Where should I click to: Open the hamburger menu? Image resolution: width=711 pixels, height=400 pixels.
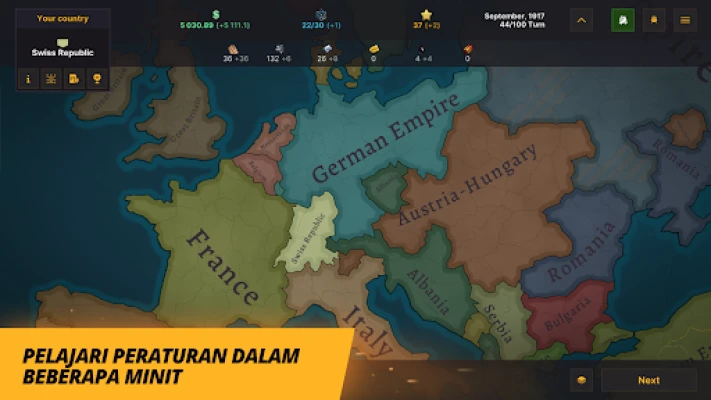pyautogui.click(x=685, y=19)
